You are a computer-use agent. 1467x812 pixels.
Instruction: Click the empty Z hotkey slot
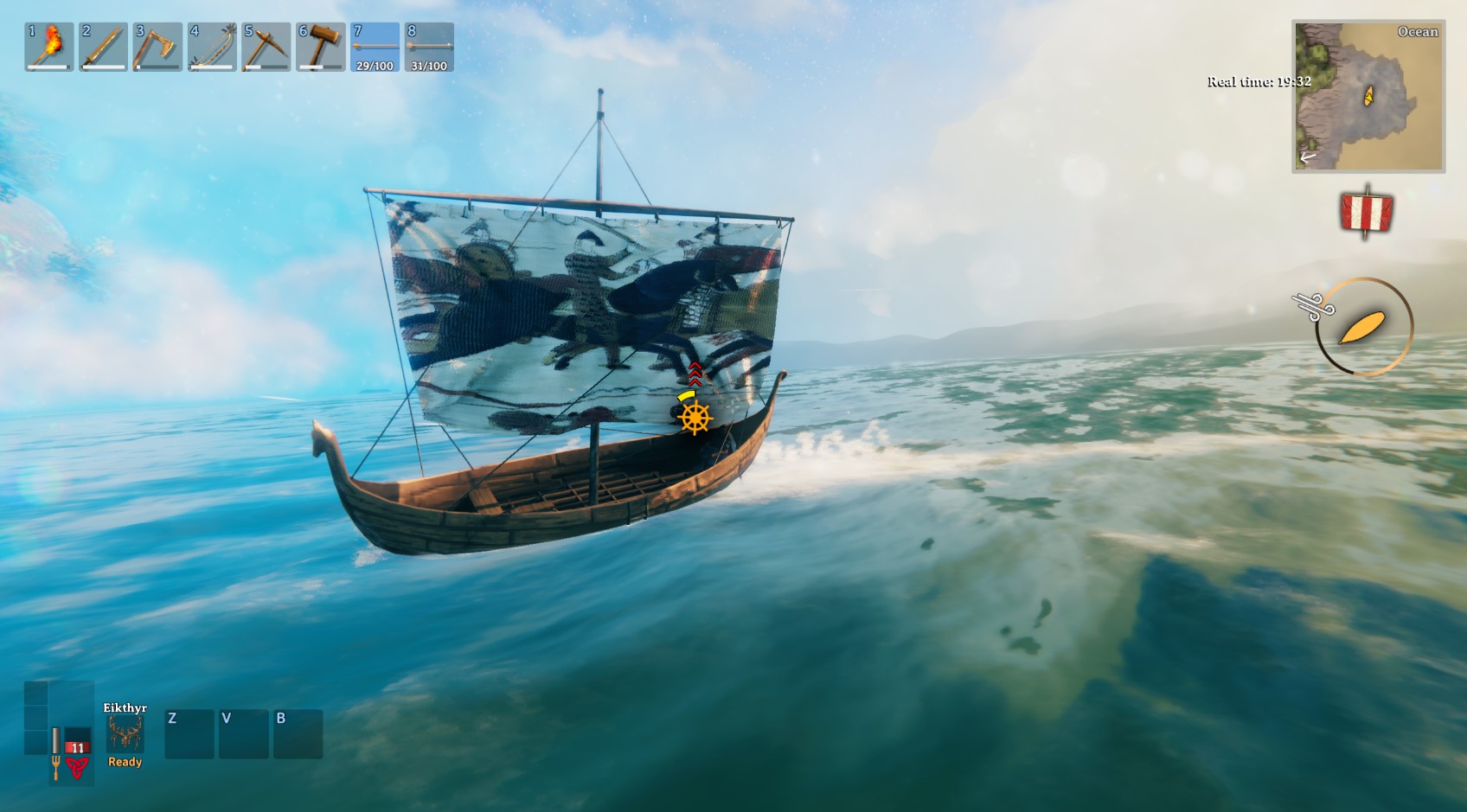pos(189,733)
